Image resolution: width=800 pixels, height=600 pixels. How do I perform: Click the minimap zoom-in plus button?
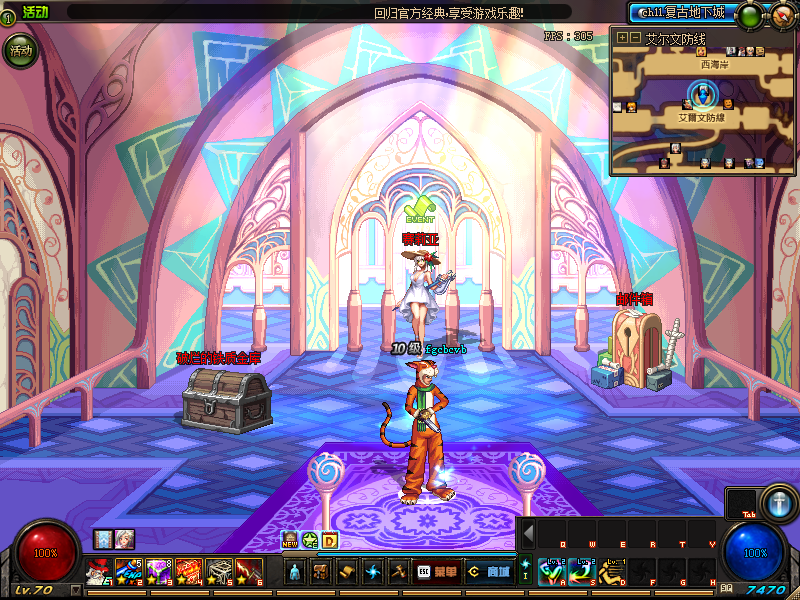(622, 38)
